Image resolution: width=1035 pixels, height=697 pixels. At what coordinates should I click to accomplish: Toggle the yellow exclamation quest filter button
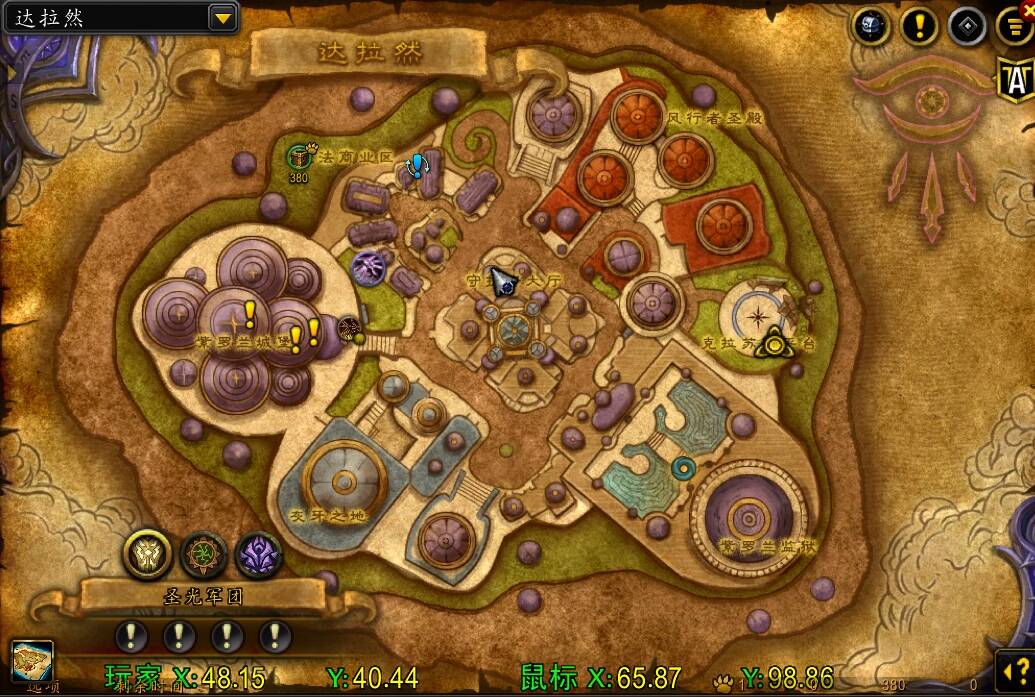click(x=919, y=26)
